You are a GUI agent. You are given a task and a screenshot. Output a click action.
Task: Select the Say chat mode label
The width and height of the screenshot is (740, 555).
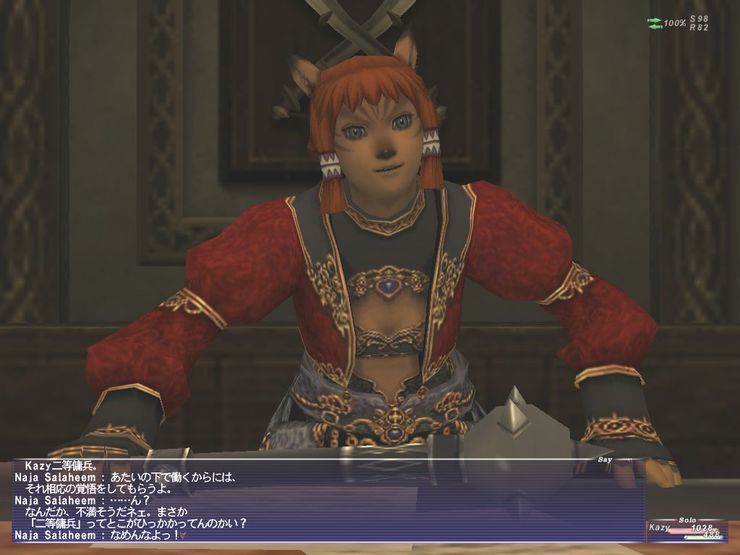tap(603, 459)
